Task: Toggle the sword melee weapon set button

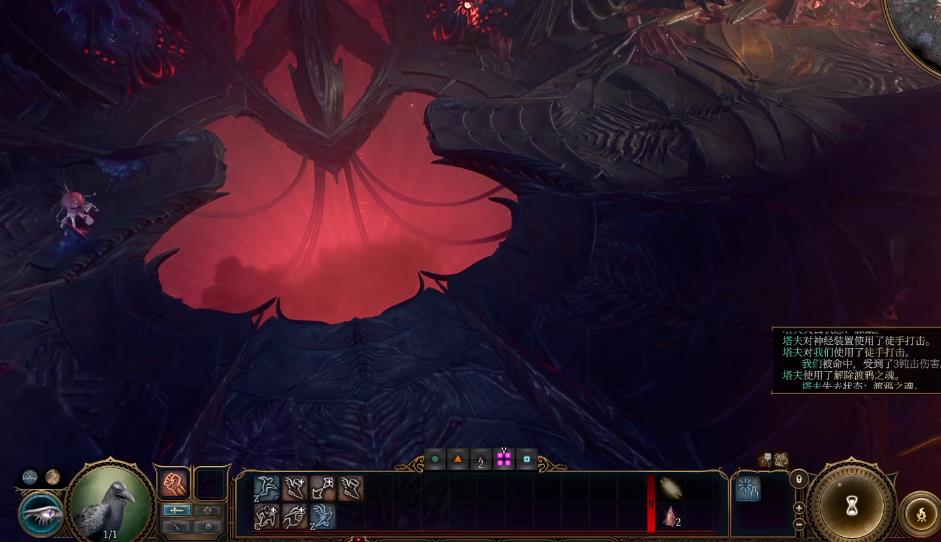Action: pos(176,510)
